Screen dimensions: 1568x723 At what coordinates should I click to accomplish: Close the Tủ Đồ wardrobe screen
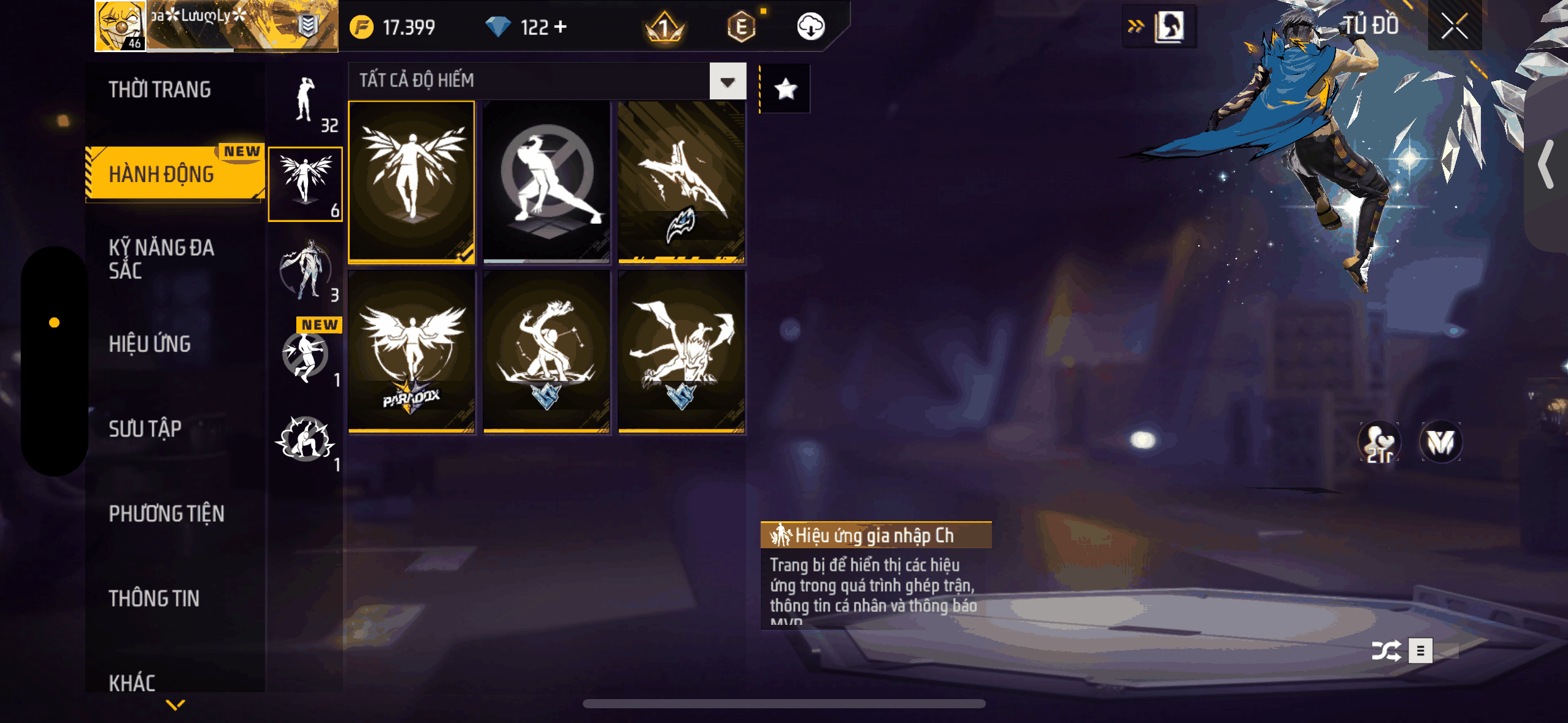coord(1454,26)
